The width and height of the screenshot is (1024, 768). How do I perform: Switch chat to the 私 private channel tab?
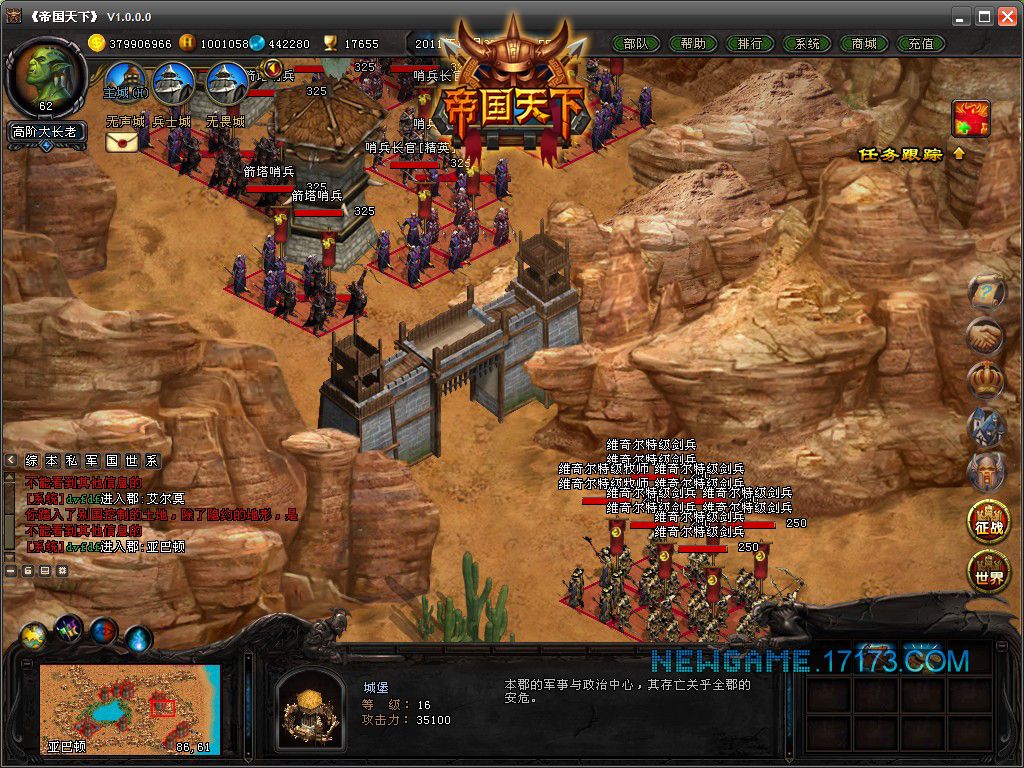click(x=71, y=461)
